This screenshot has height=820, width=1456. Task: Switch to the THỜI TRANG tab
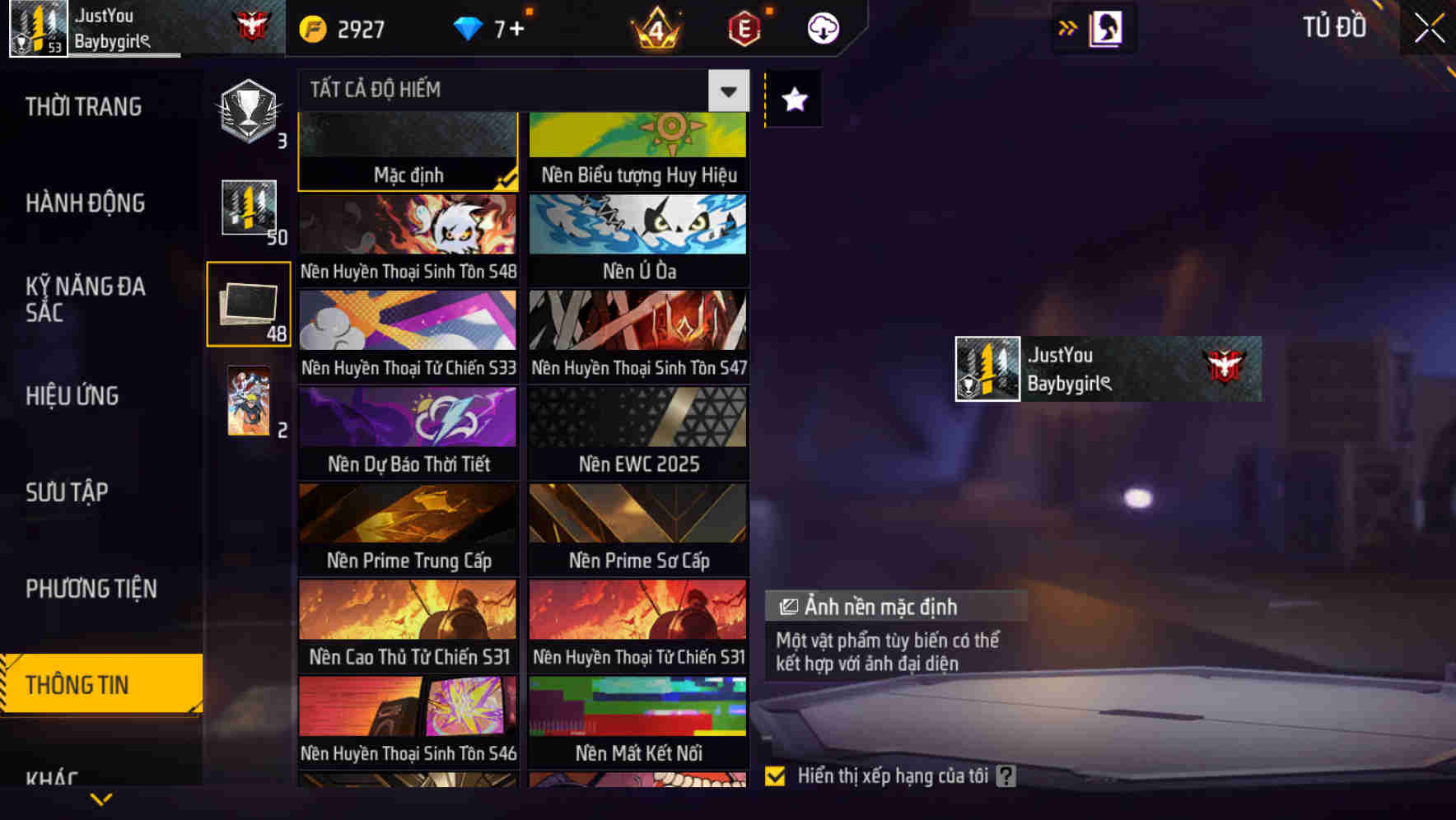tap(83, 106)
